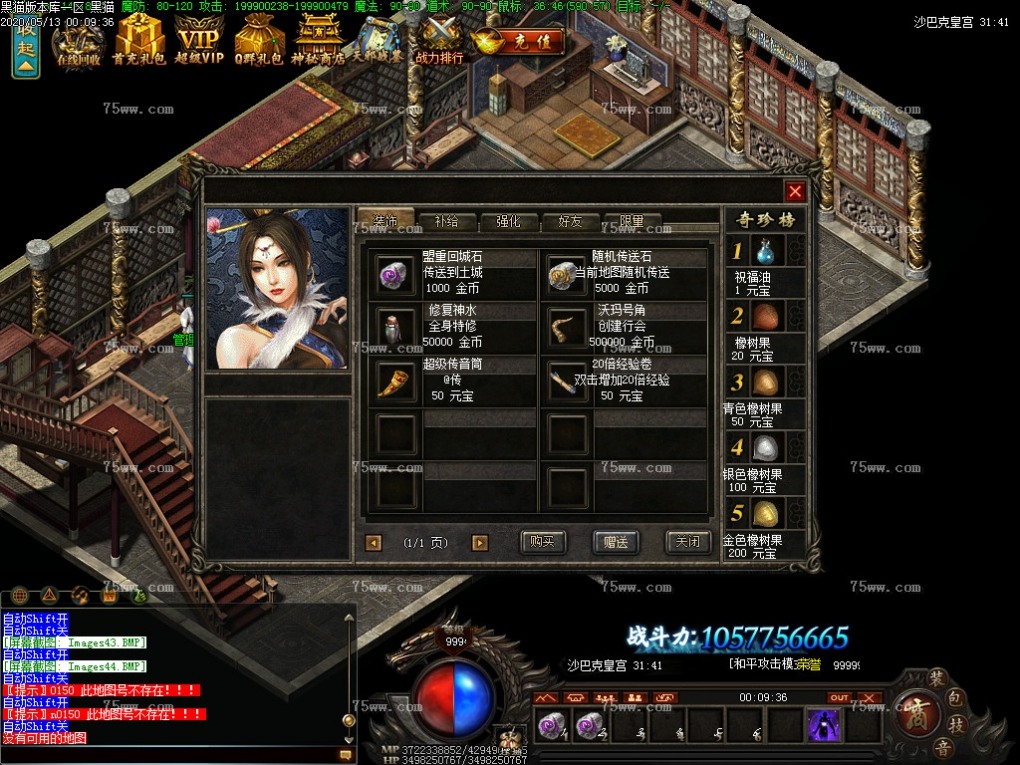Viewport: 1020px width, 765px height.
Task: Use the purple figure skill in hotbar
Action: coord(824,724)
